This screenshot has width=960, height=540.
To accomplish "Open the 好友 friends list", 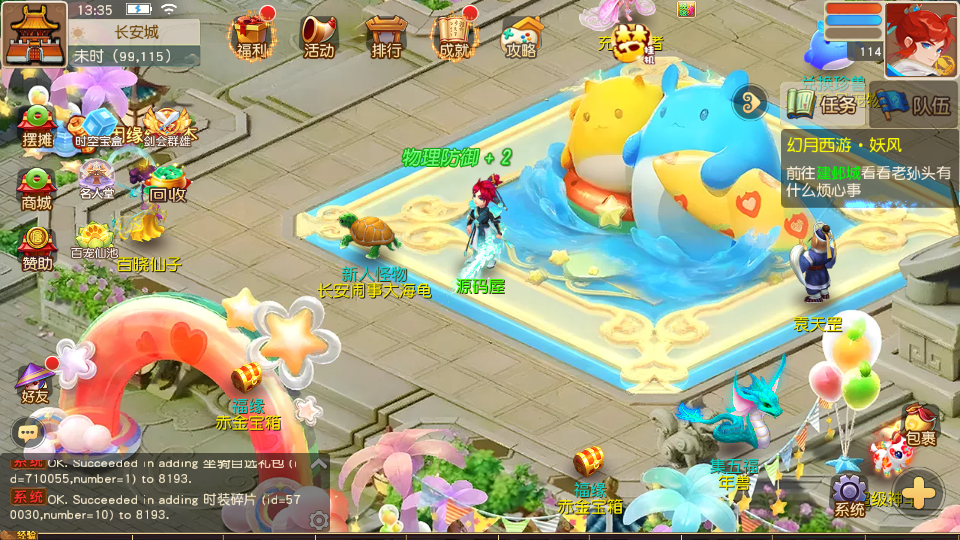I will click(x=34, y=383).
